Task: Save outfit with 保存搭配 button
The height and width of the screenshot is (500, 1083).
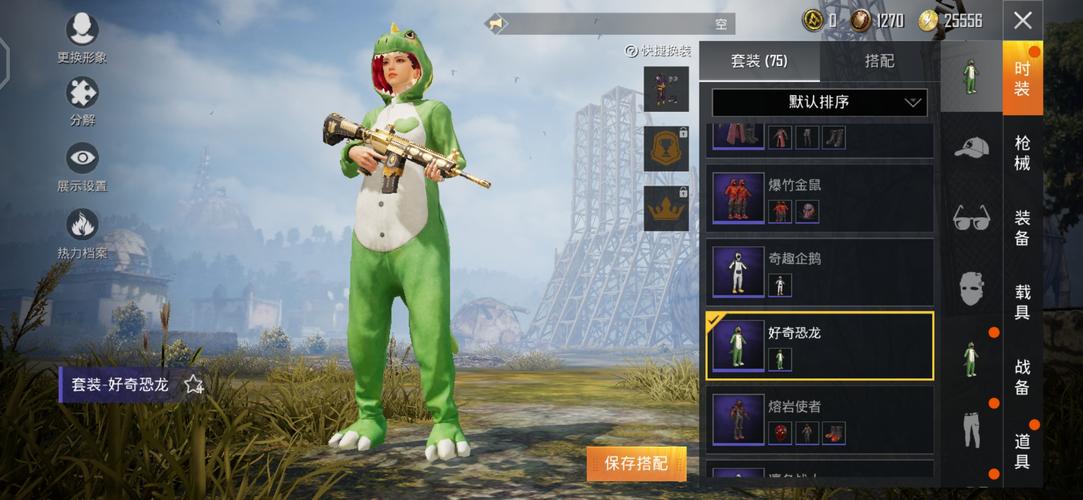Action: click(x=637, y=463)
